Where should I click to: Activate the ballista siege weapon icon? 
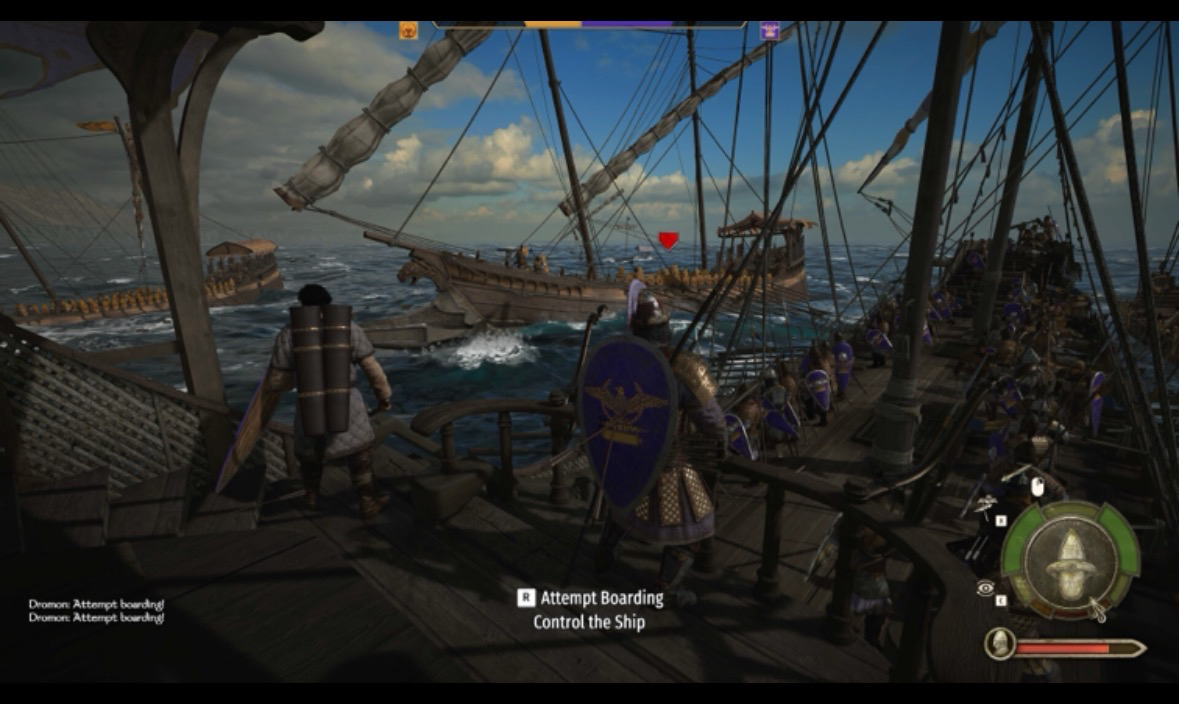tap(986, 504)
